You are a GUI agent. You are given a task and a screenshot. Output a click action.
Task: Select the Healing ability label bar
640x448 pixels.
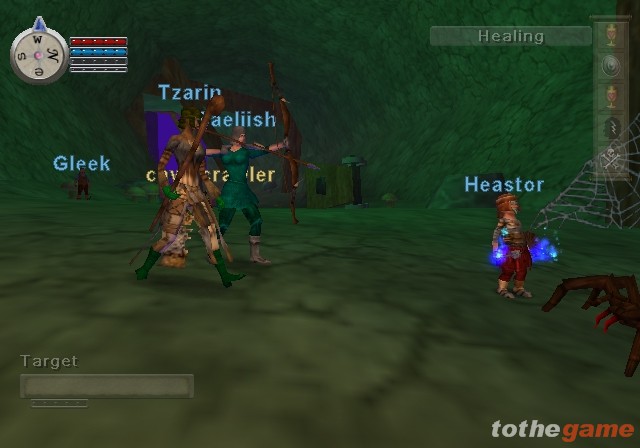[x=510, y=36]
